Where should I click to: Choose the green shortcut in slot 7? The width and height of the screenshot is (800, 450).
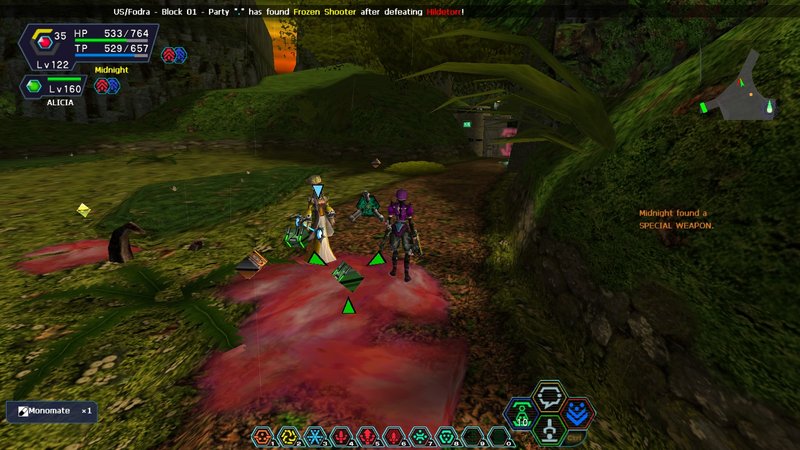coord(420,436)
